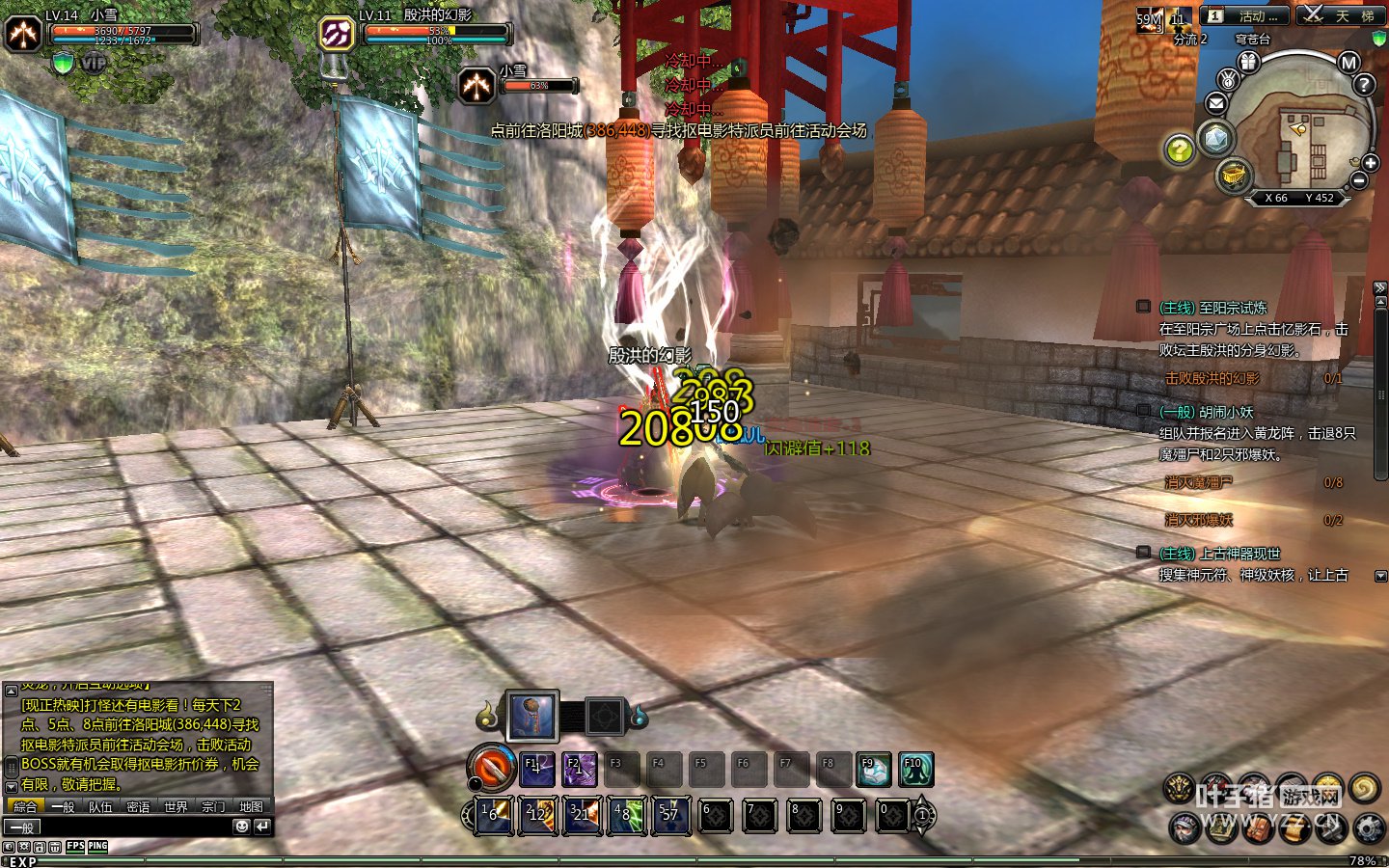
Task: Click the minimap zoom-in plus button
Action: [x=1370, y=163]
